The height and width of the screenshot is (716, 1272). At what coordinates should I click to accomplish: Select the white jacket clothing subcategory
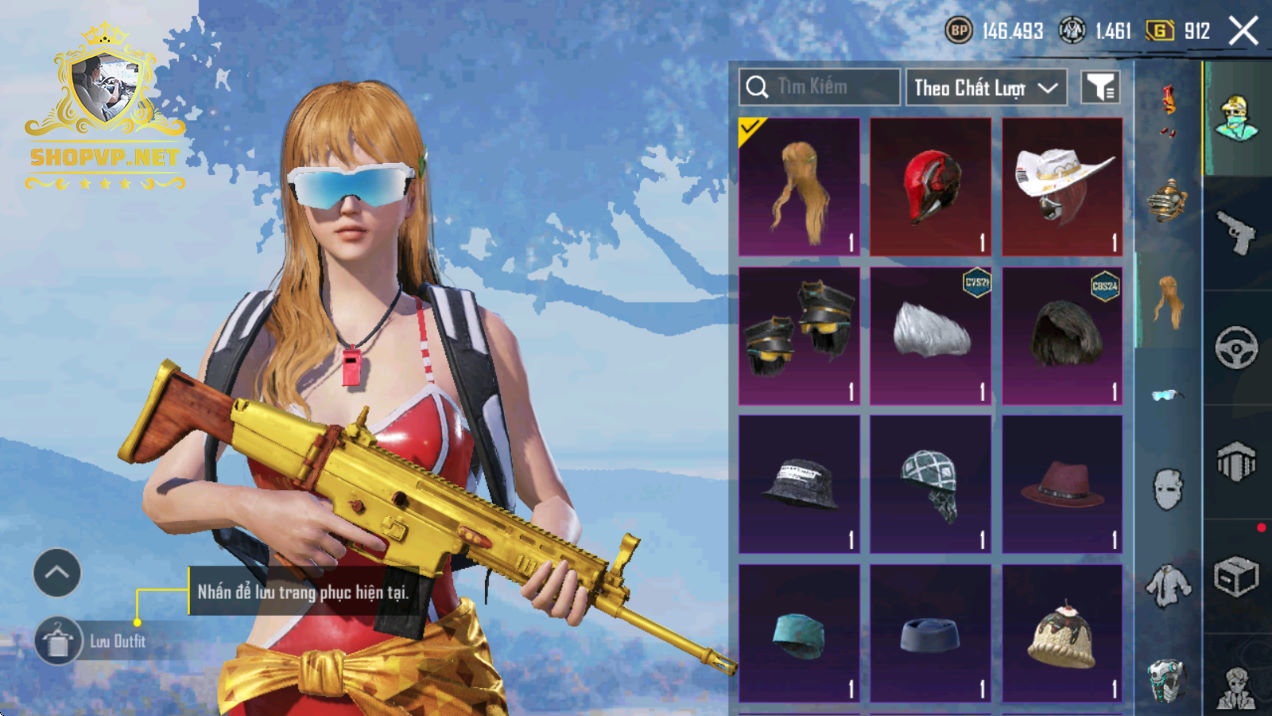click(x=1167, y=585)
